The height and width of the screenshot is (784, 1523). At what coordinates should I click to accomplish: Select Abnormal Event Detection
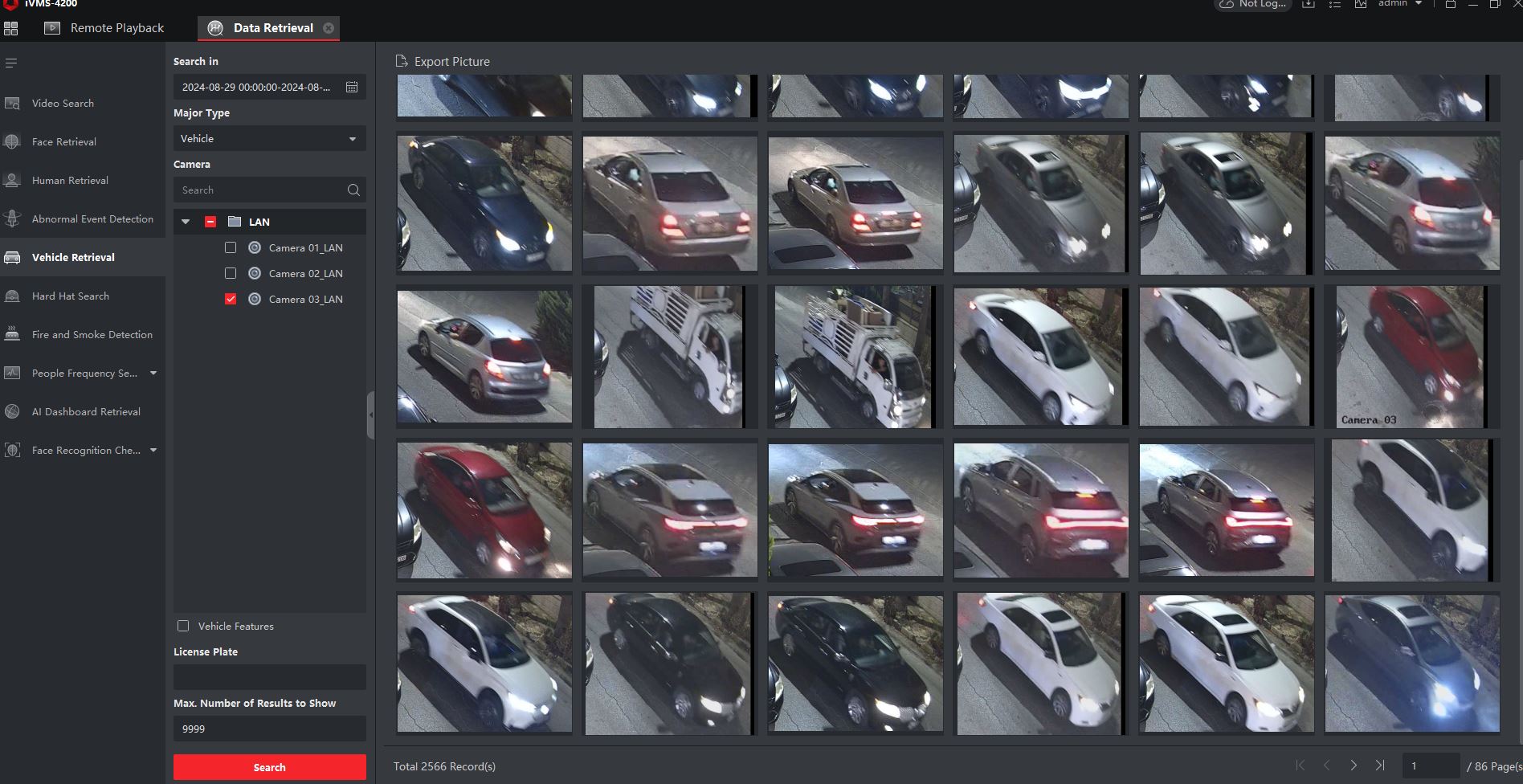pyautogui.click(x=92, y=219)
